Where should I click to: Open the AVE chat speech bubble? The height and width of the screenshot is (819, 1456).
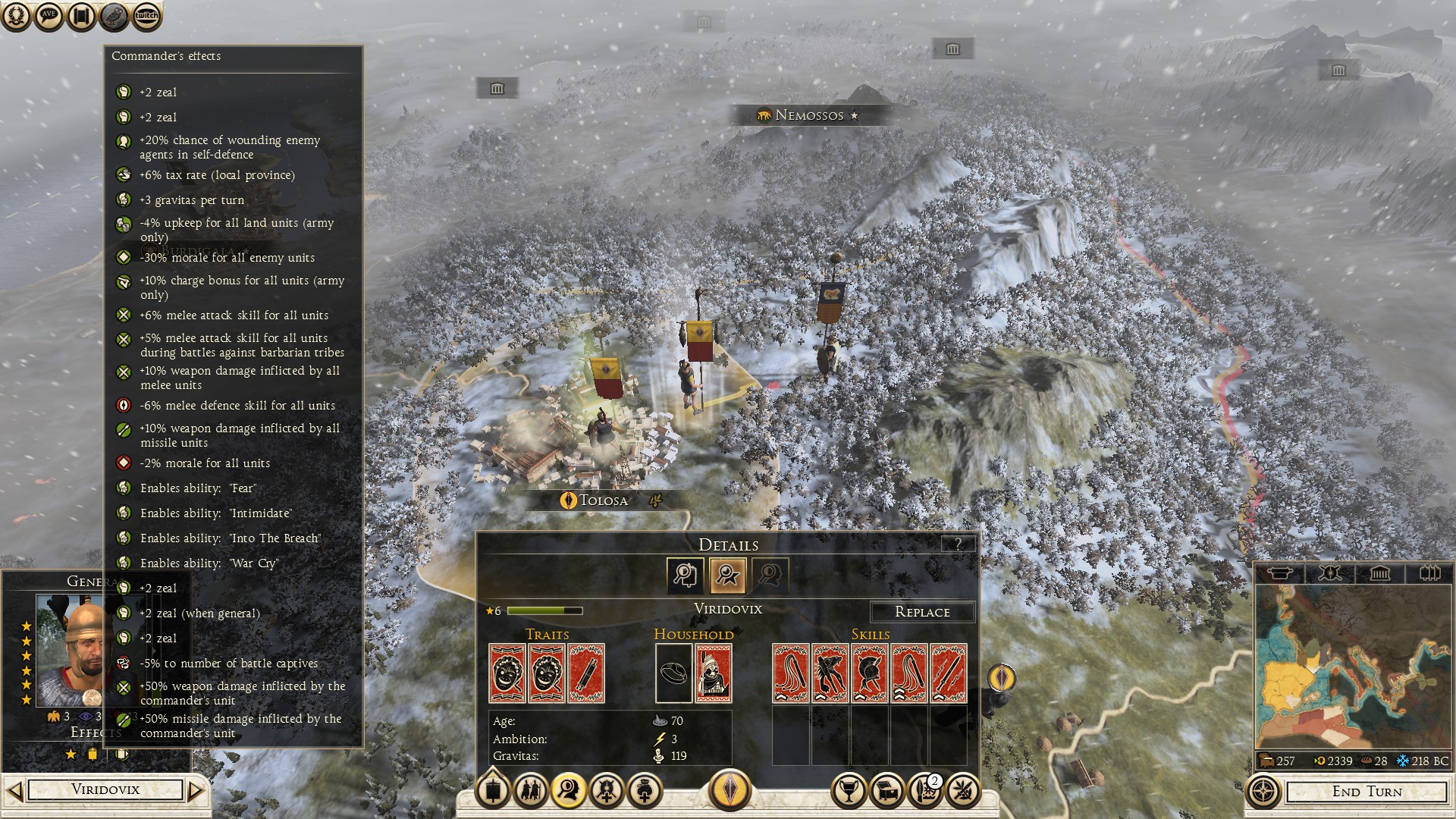(49, 16)
